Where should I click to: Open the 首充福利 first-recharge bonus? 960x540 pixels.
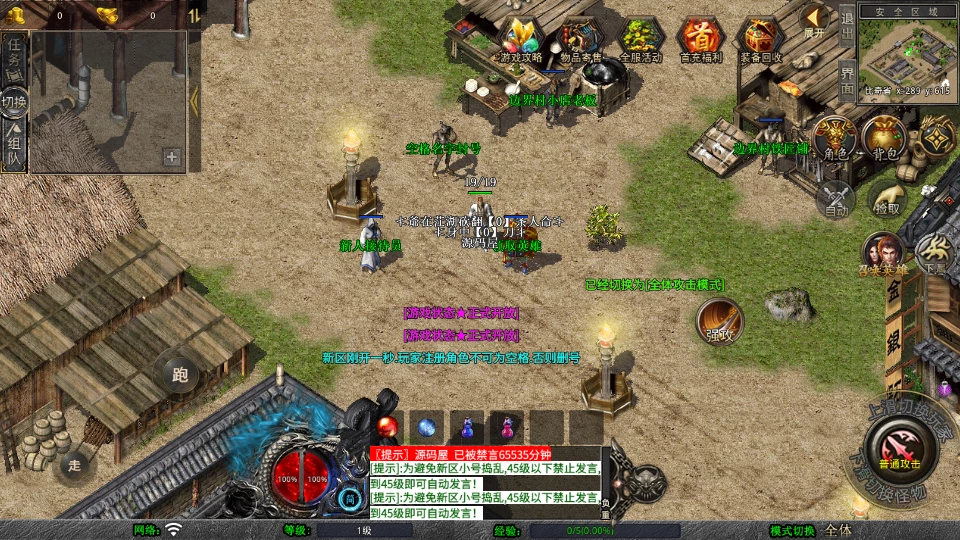[701, 39]
